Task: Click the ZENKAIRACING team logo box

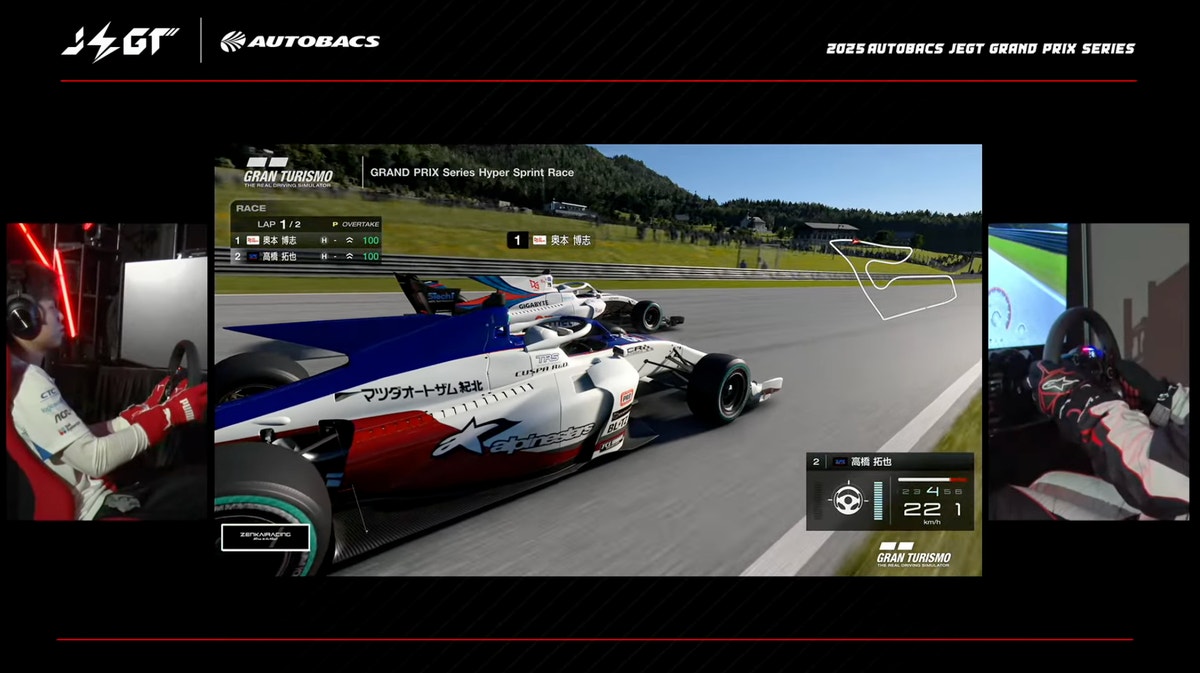Action: (265, 538)
